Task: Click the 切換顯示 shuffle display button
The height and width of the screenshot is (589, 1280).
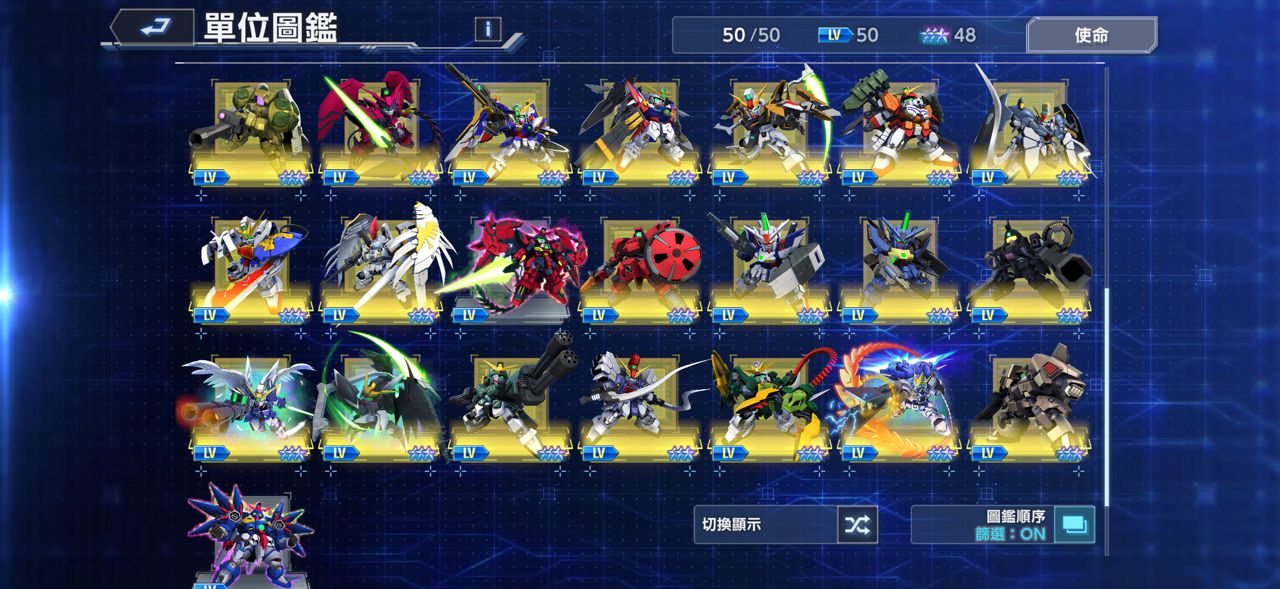Action: coord(857,524)
